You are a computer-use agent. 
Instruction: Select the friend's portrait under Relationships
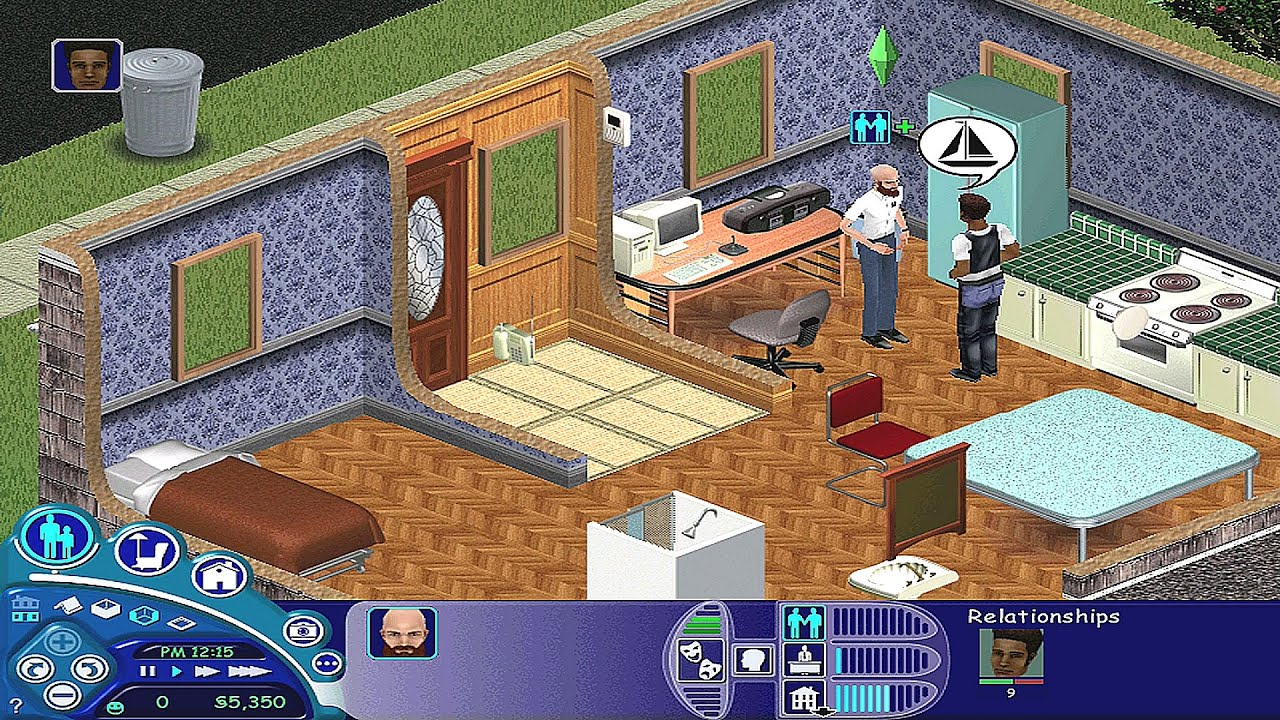[1011, 653]
